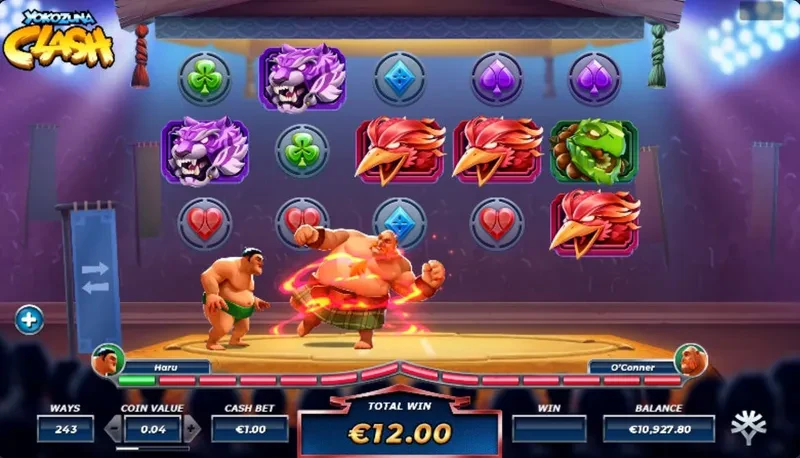Decrease the coin value
Image resolution: width=800 pixels, height=458 pixels.
[113, 429]
